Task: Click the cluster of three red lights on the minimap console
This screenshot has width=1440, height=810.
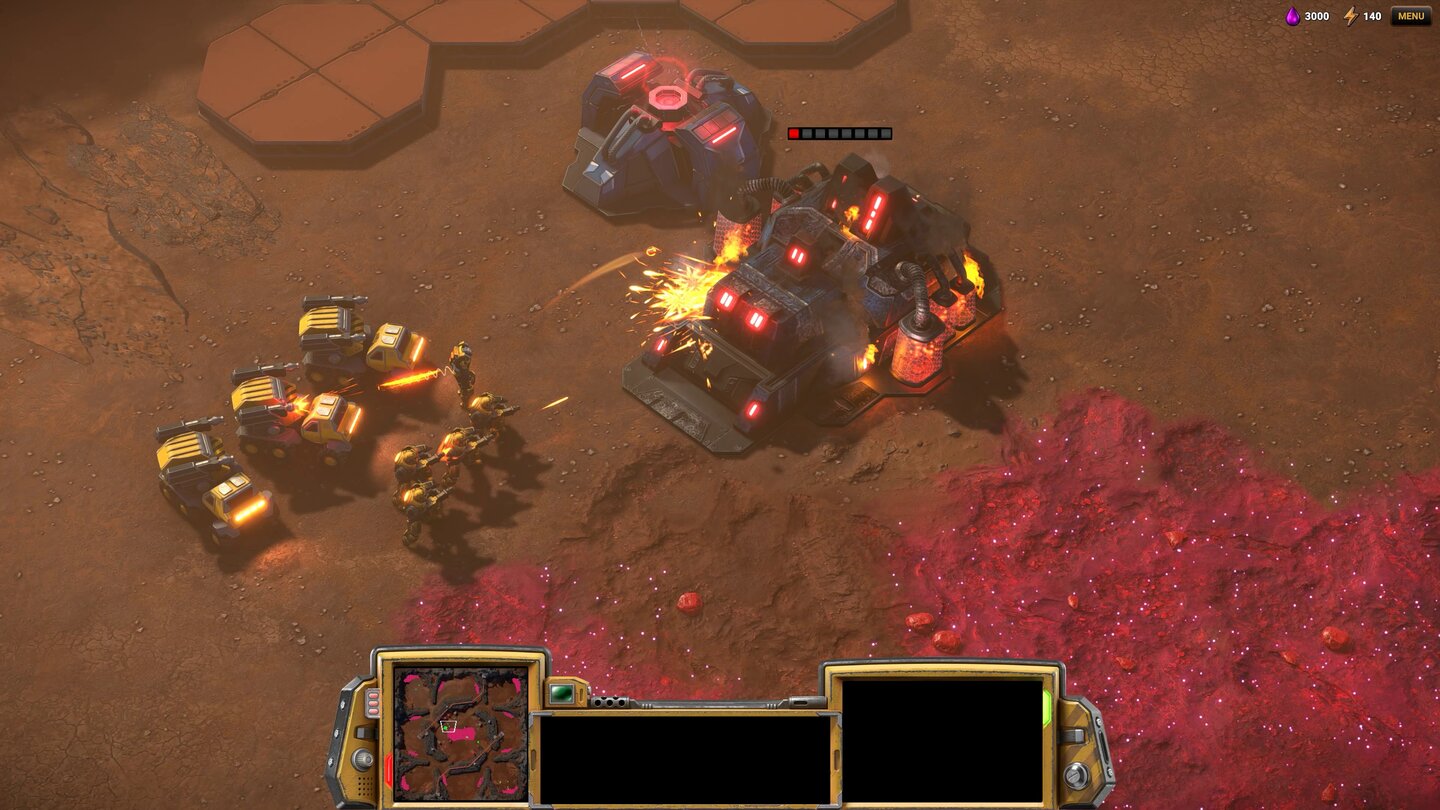Action: (372, 703)
